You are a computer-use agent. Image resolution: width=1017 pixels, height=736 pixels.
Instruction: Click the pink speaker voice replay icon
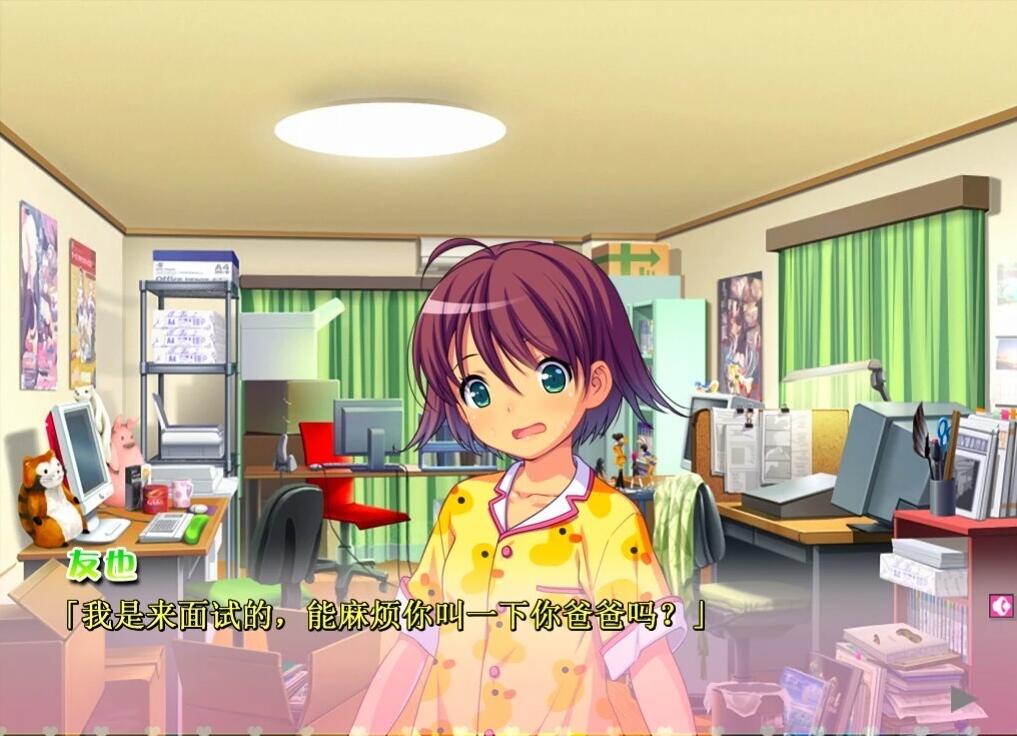1000,605
